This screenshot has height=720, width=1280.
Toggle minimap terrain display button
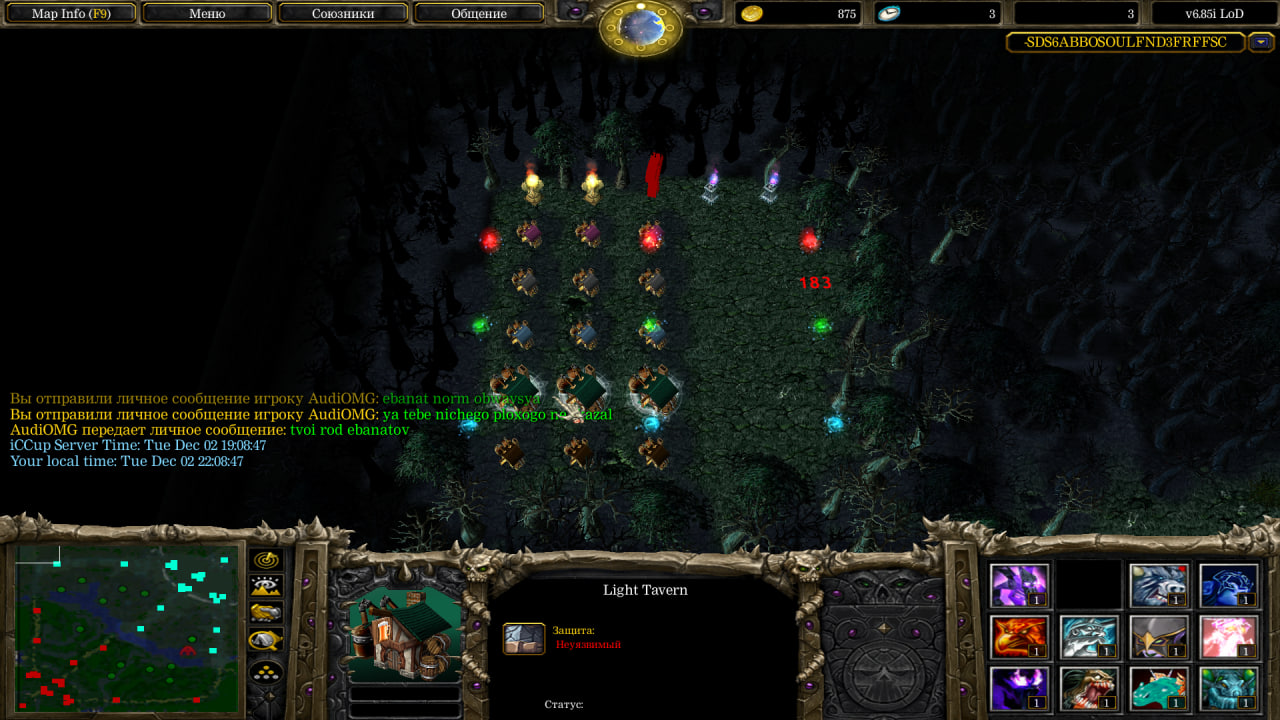tap(265, 586)
